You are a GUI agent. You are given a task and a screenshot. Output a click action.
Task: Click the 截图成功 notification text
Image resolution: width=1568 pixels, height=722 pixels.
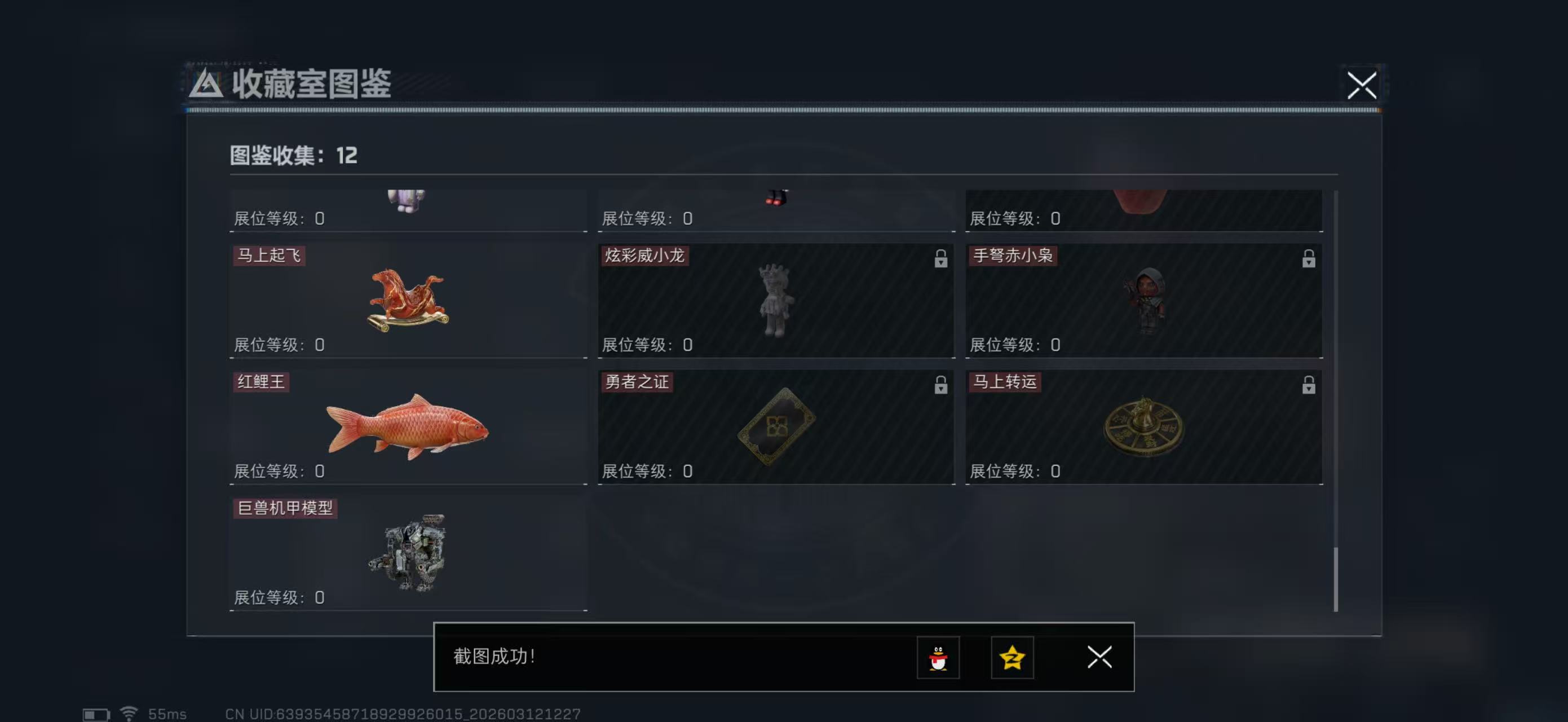click(x=496, y=658)
